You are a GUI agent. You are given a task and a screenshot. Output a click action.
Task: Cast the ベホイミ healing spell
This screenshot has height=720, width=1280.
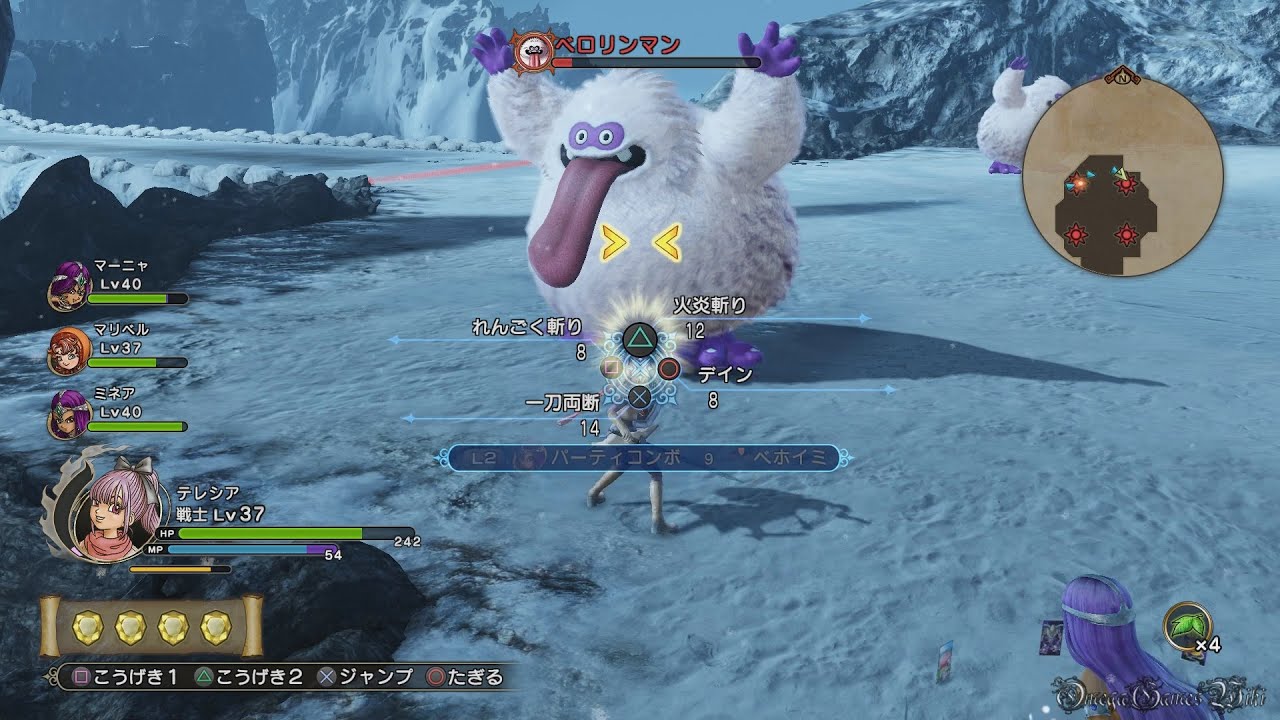[788, 458]
